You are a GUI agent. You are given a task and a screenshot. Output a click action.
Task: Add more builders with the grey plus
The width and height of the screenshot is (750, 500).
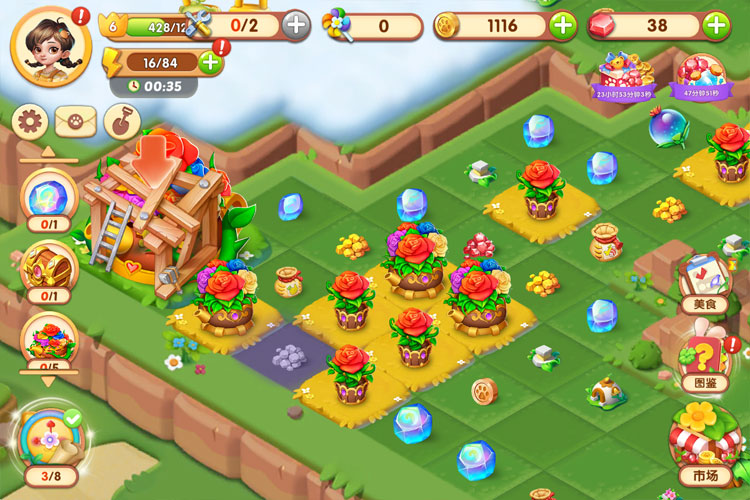pyautogui.click(x=296, y=25)
